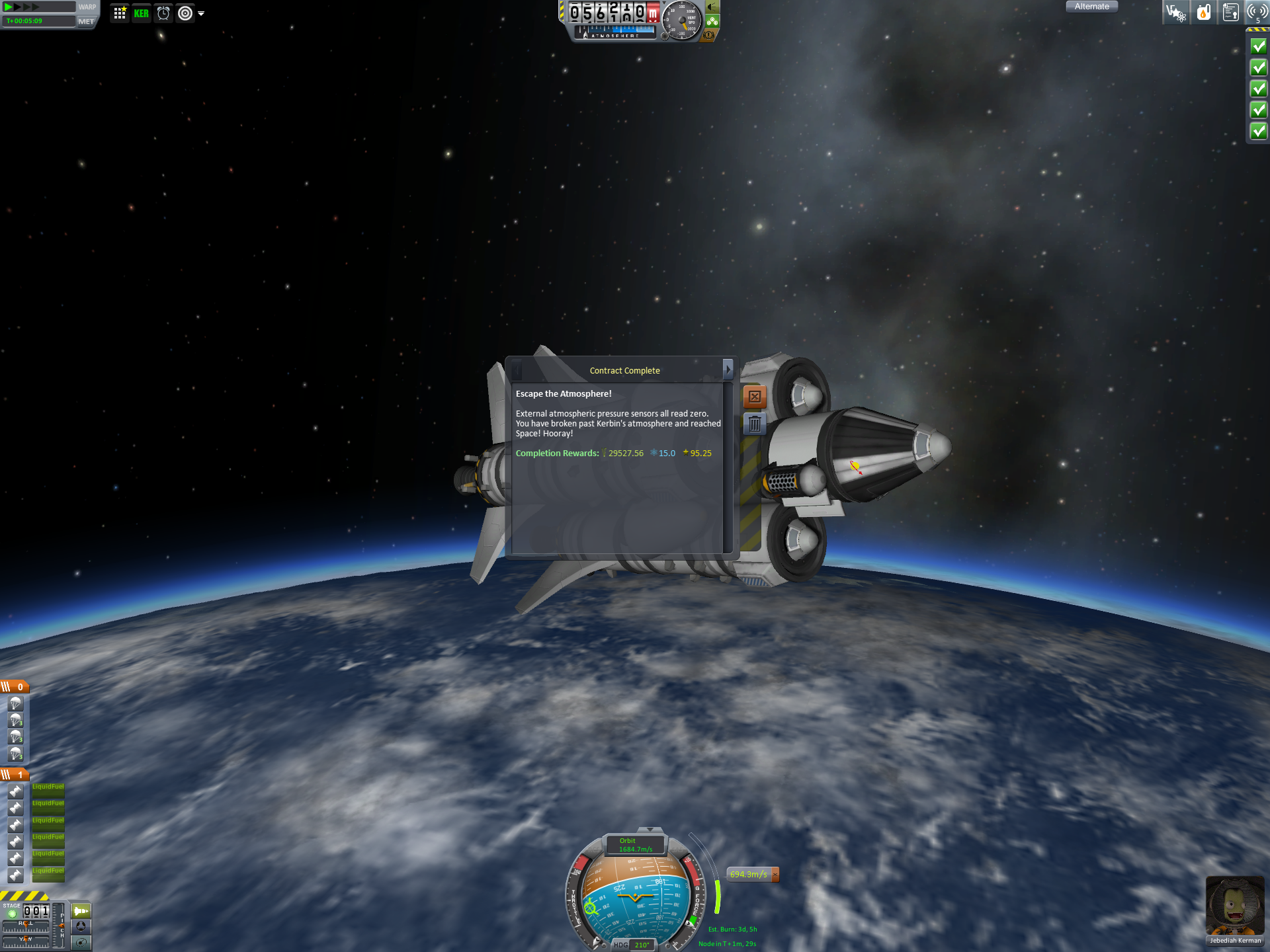Open the grid with star toolbar icon
This screenshot has height=952, width=1270.
(x=120, y=13)
